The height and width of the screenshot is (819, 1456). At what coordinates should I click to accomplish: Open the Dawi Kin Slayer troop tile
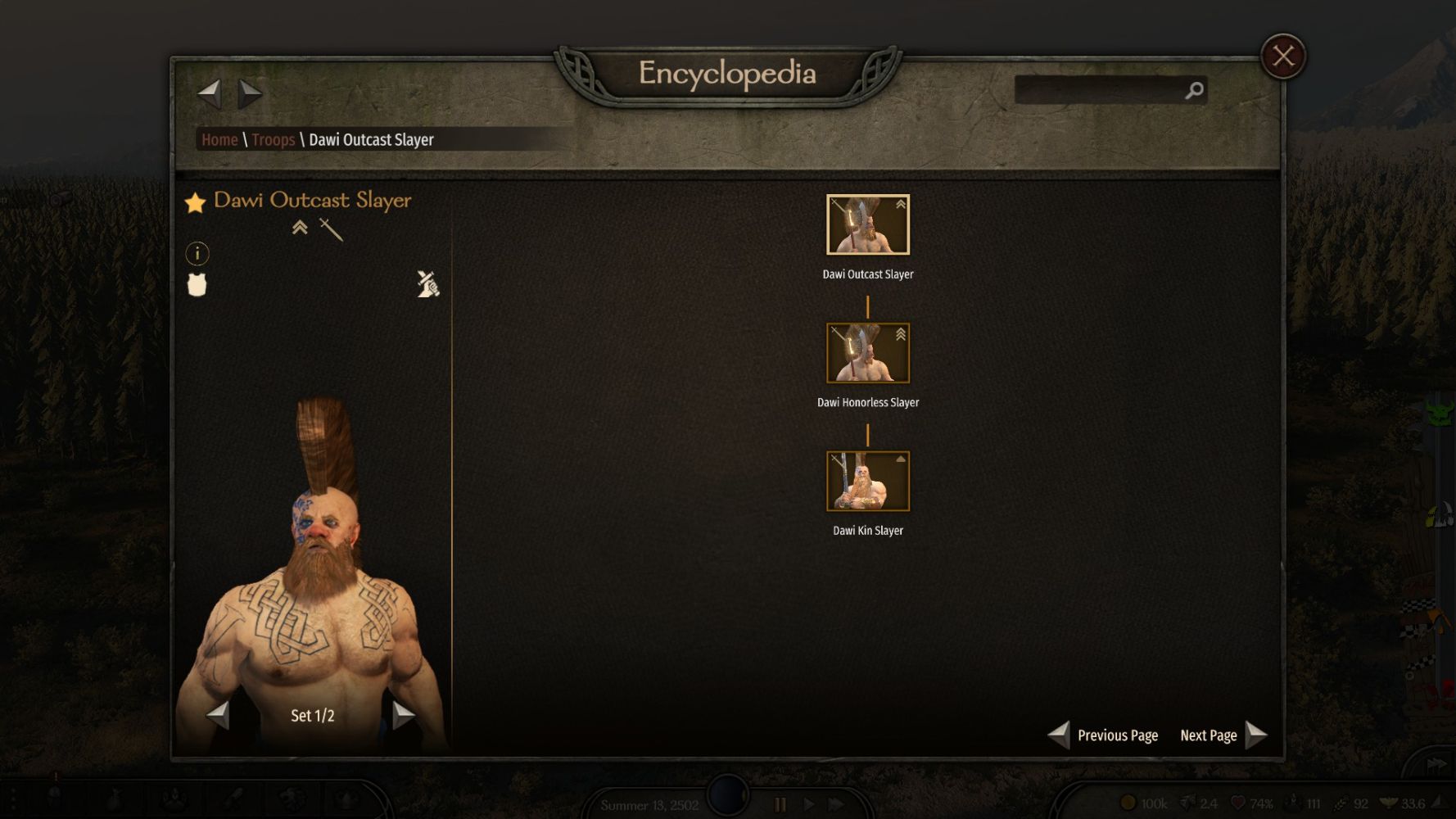tap(867, 482)
